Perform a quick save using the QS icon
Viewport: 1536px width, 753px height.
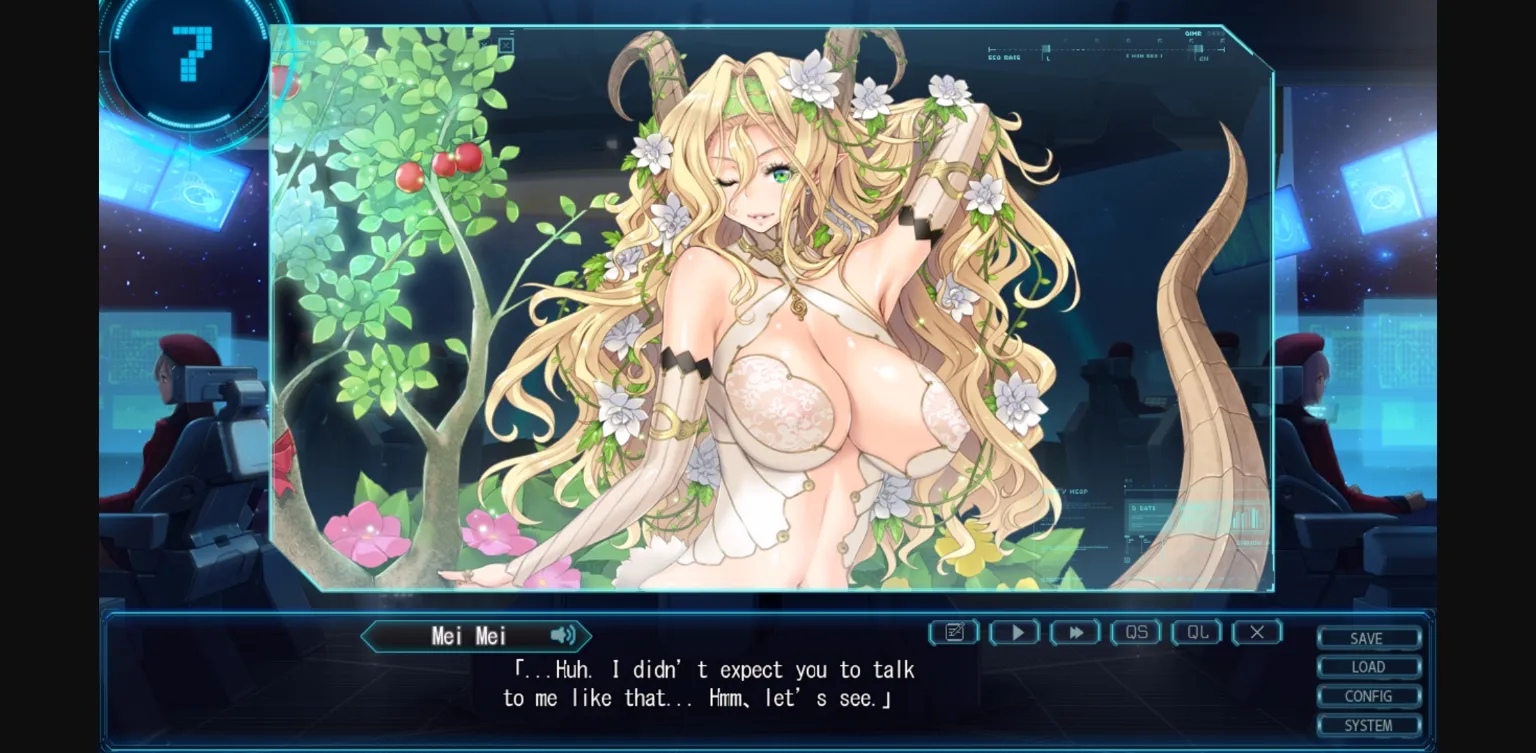coord(1135,632)
